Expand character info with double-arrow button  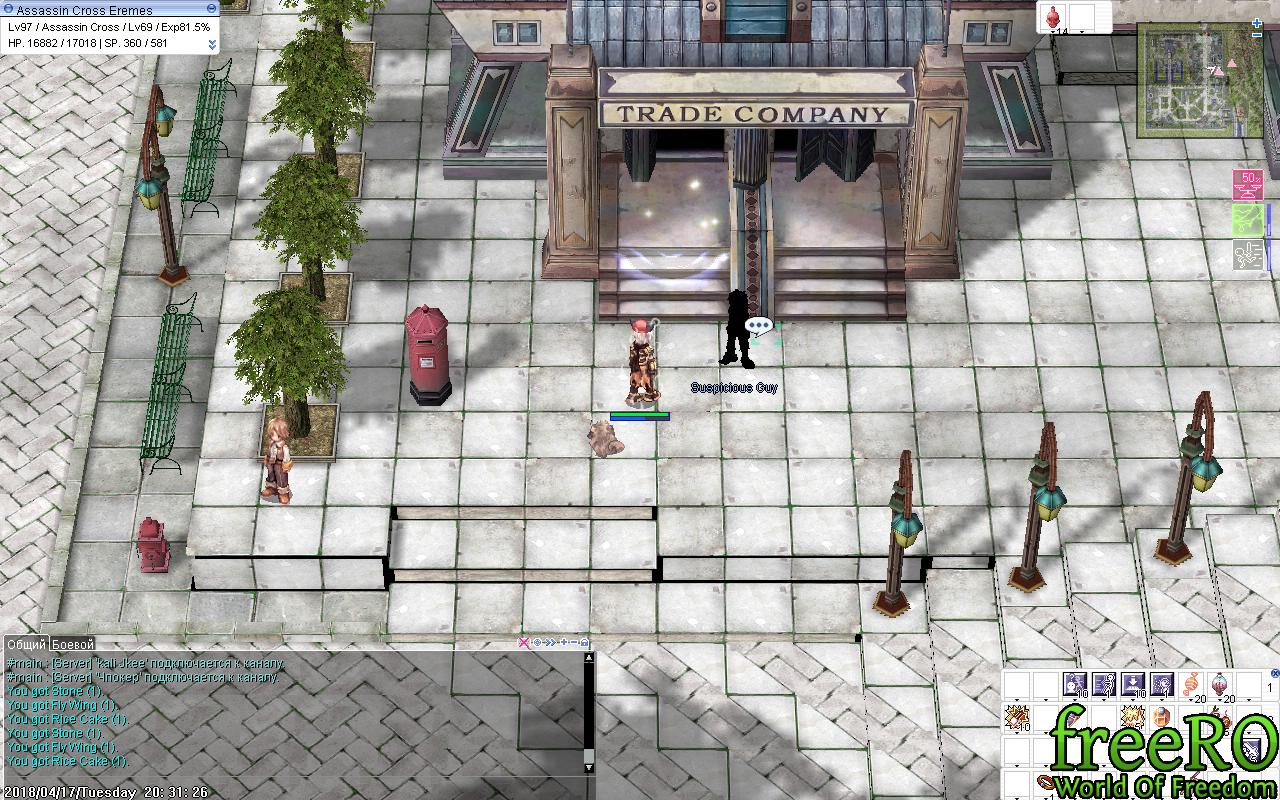[x=212, y=44]
